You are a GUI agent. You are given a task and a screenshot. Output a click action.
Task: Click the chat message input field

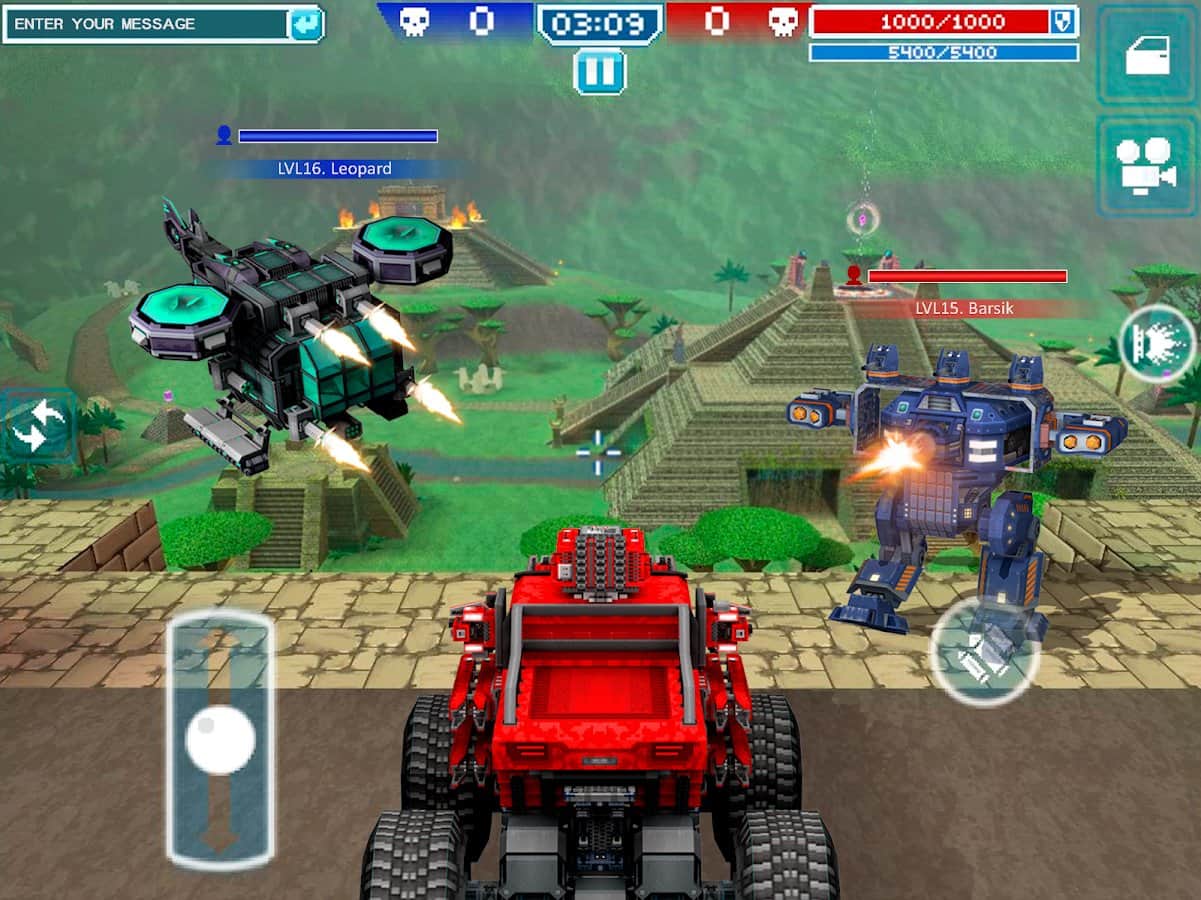coord(146,24)
